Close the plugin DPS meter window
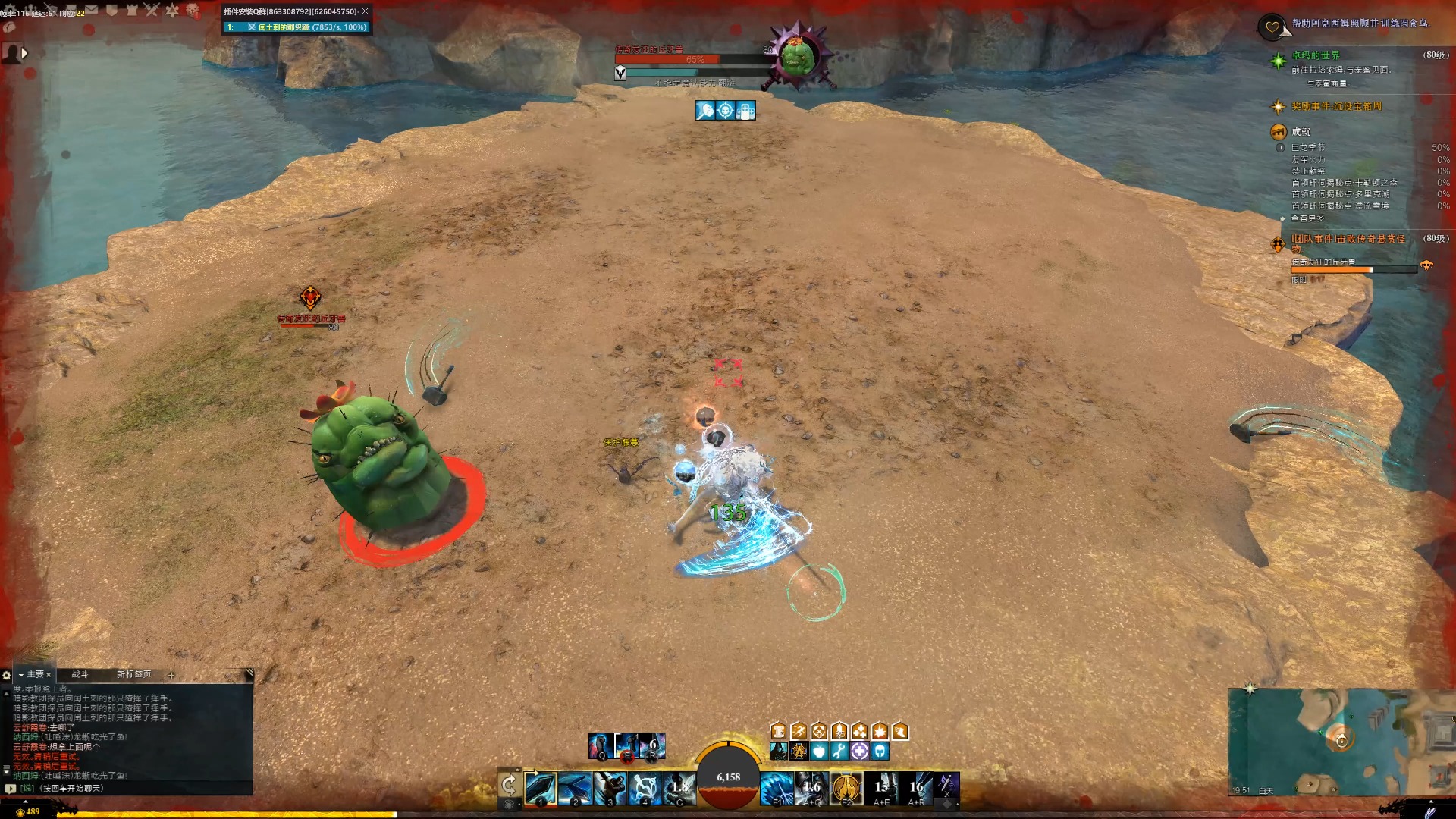The image size is (1456, 819). tap(365, 11)
